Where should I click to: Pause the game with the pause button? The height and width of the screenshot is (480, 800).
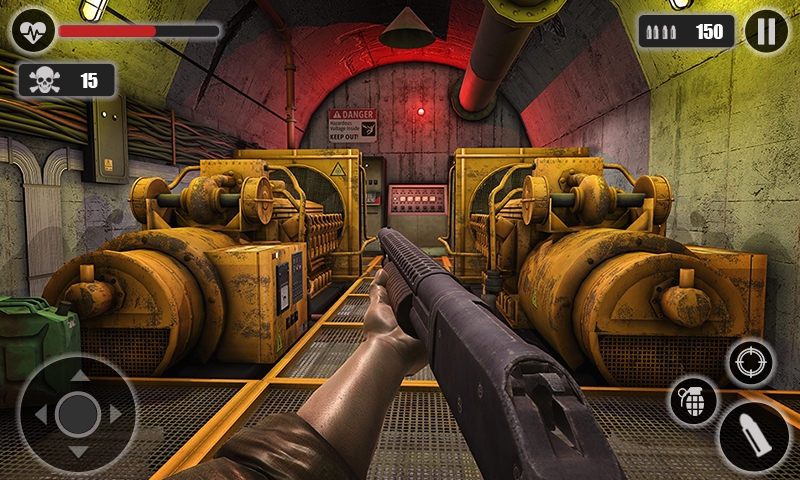pos(766,31)
